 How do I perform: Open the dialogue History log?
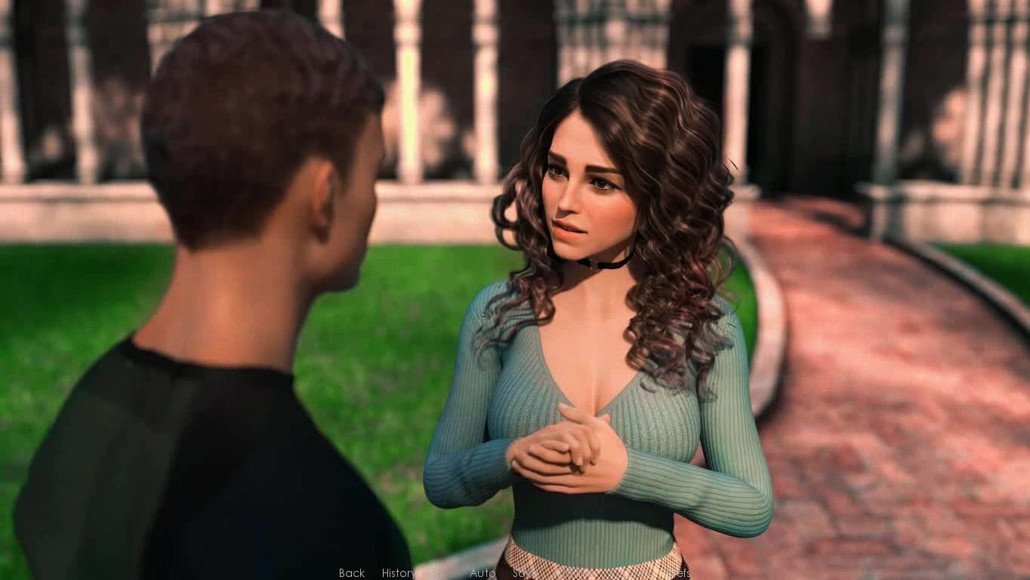coord(399,573)
